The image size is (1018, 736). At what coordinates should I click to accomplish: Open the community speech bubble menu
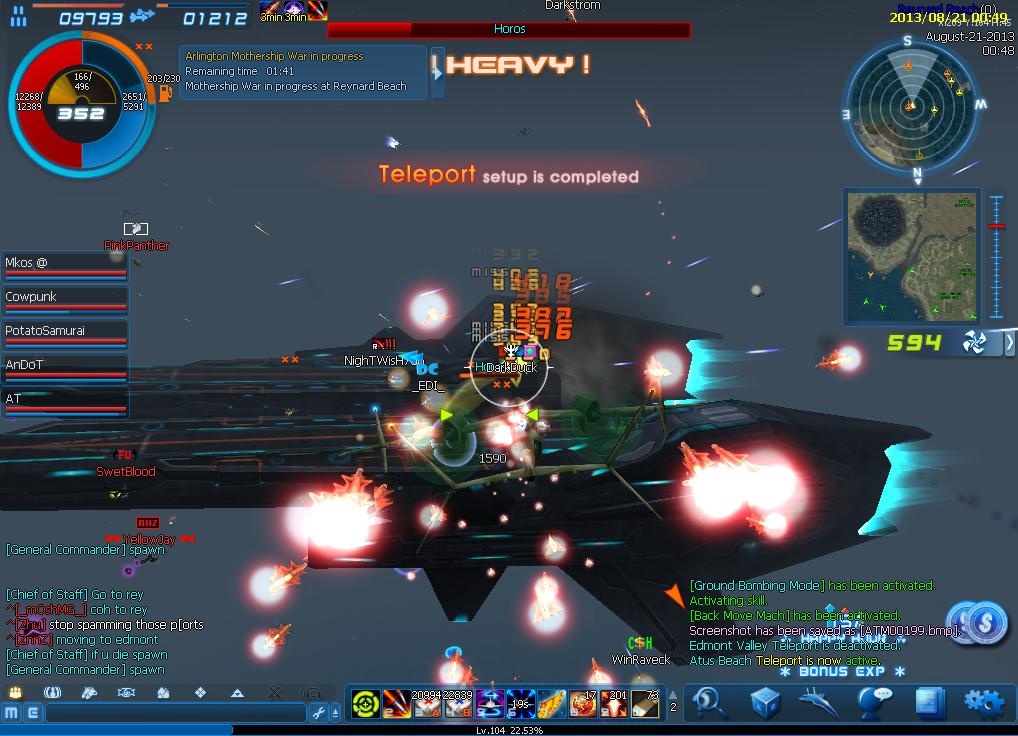point(874,702)
